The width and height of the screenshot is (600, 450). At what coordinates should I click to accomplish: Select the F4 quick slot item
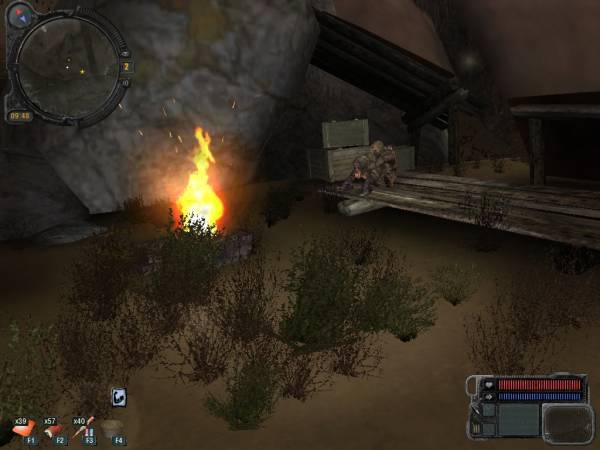click(x=112, y=430)
